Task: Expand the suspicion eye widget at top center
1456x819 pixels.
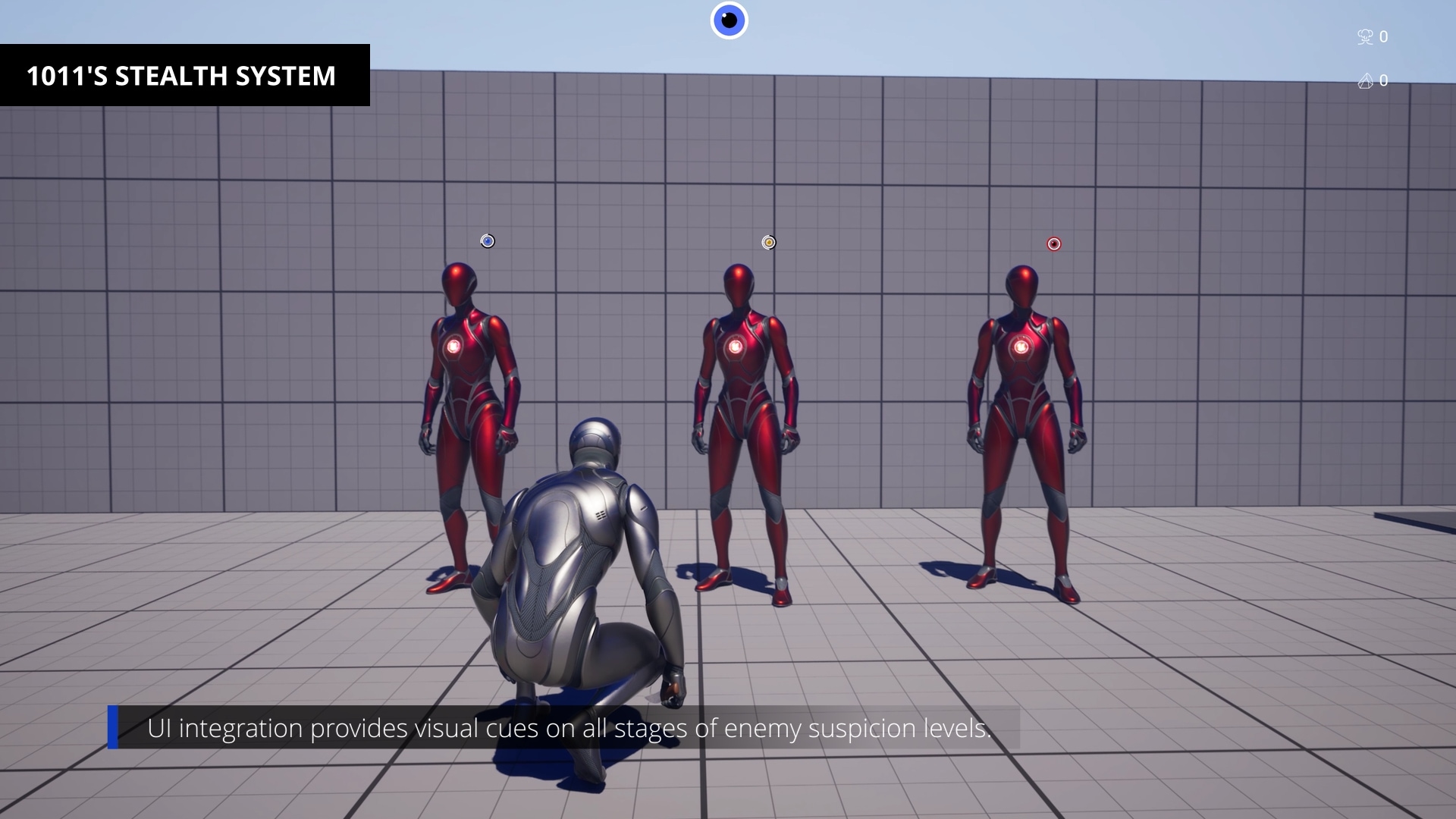Action: click(730, 20)
